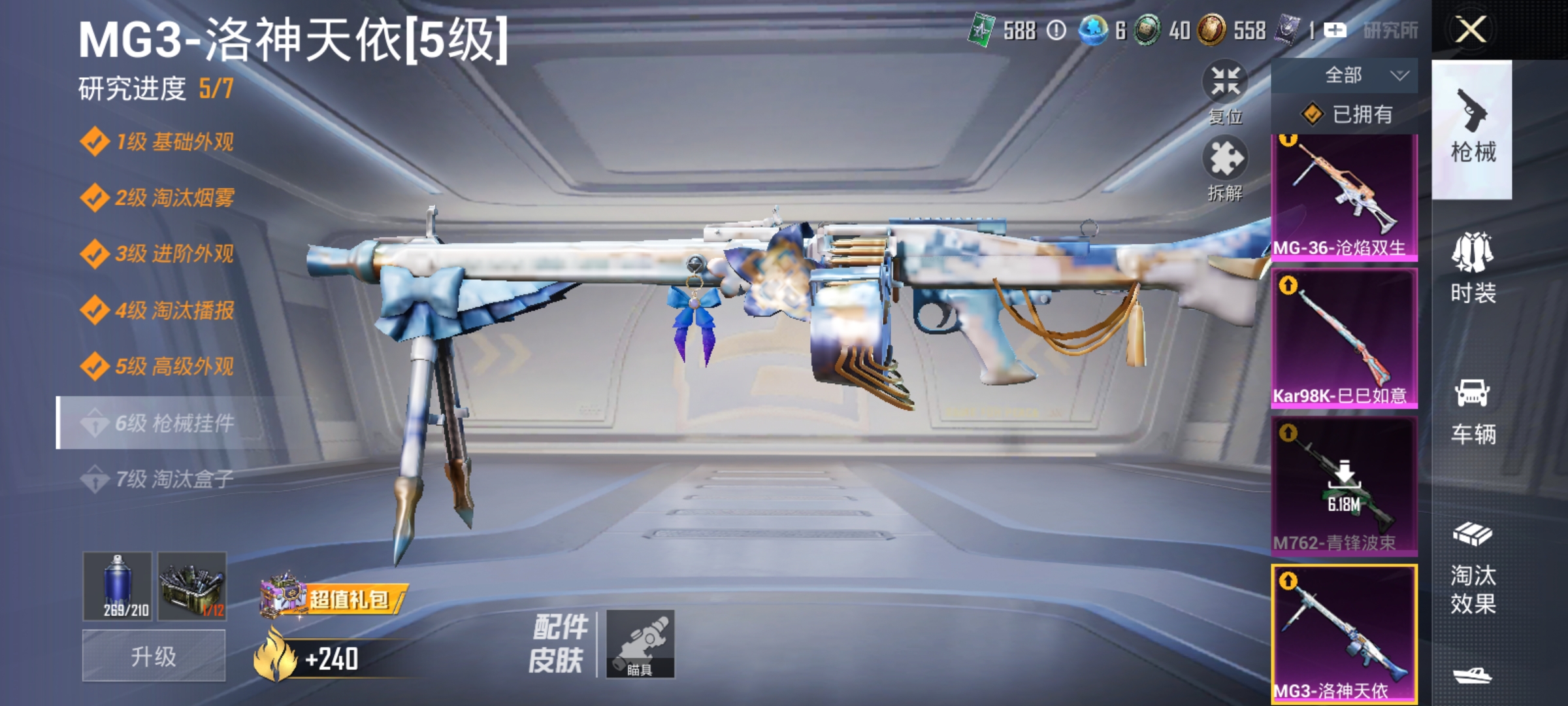This screenshot has width=1568, height=706.
Task: Open the 复位 reset view icon
Action: pos(1226,85)
